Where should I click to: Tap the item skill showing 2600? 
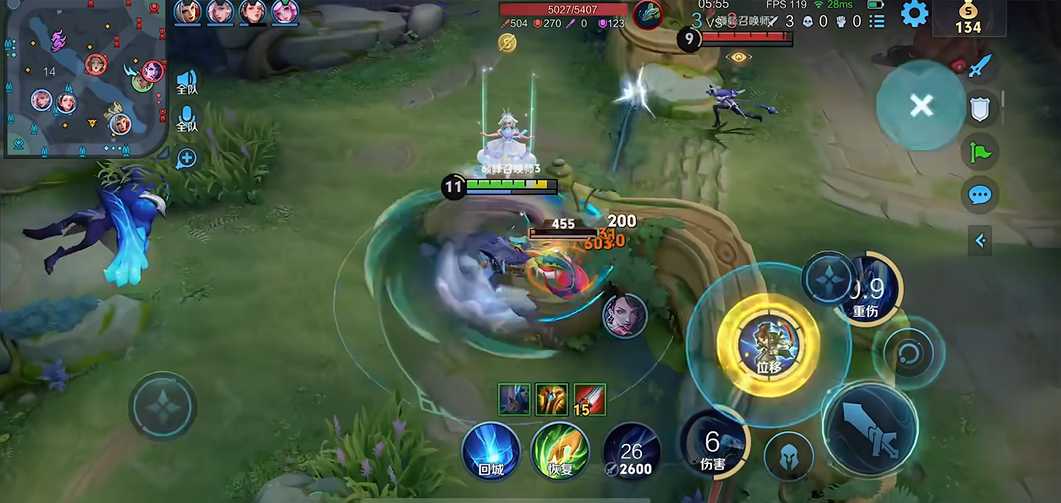[632, 451]
